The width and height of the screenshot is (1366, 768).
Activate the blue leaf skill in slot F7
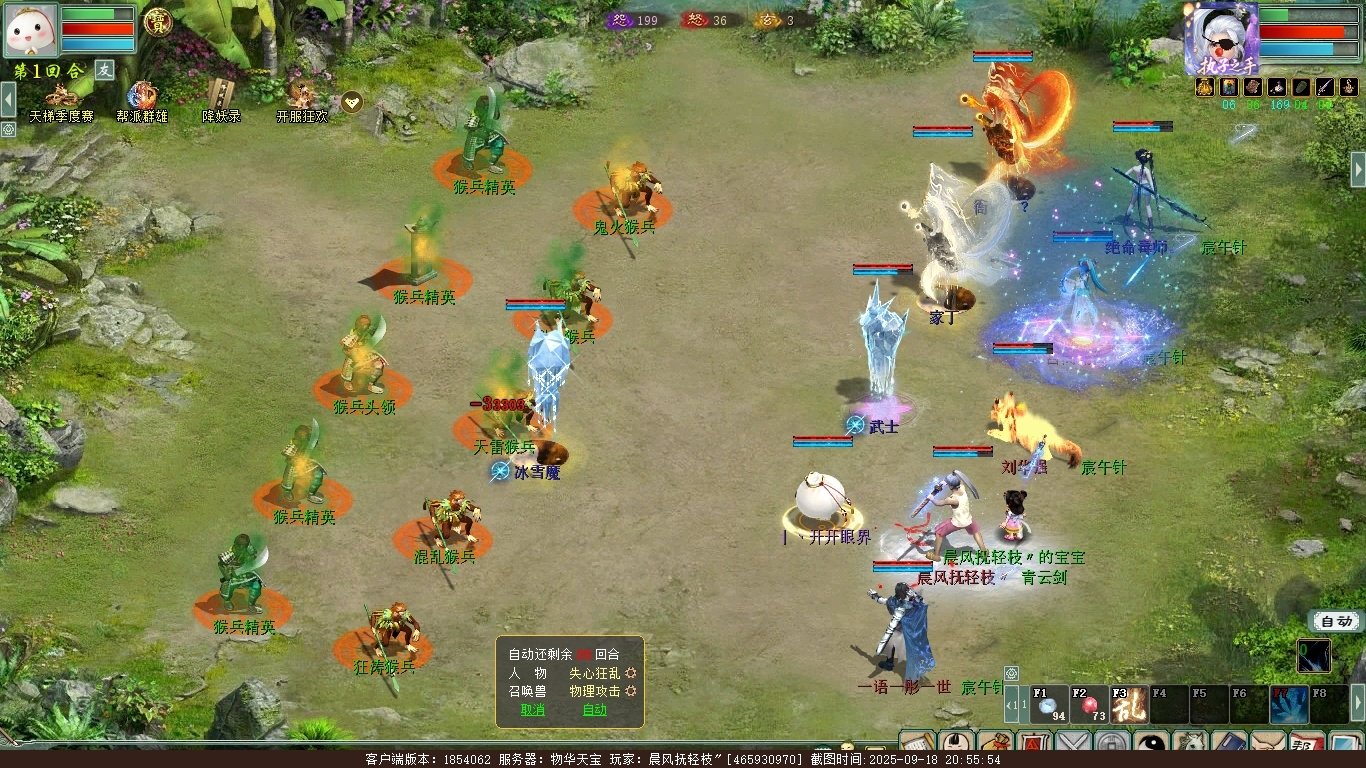[1289, 704]
